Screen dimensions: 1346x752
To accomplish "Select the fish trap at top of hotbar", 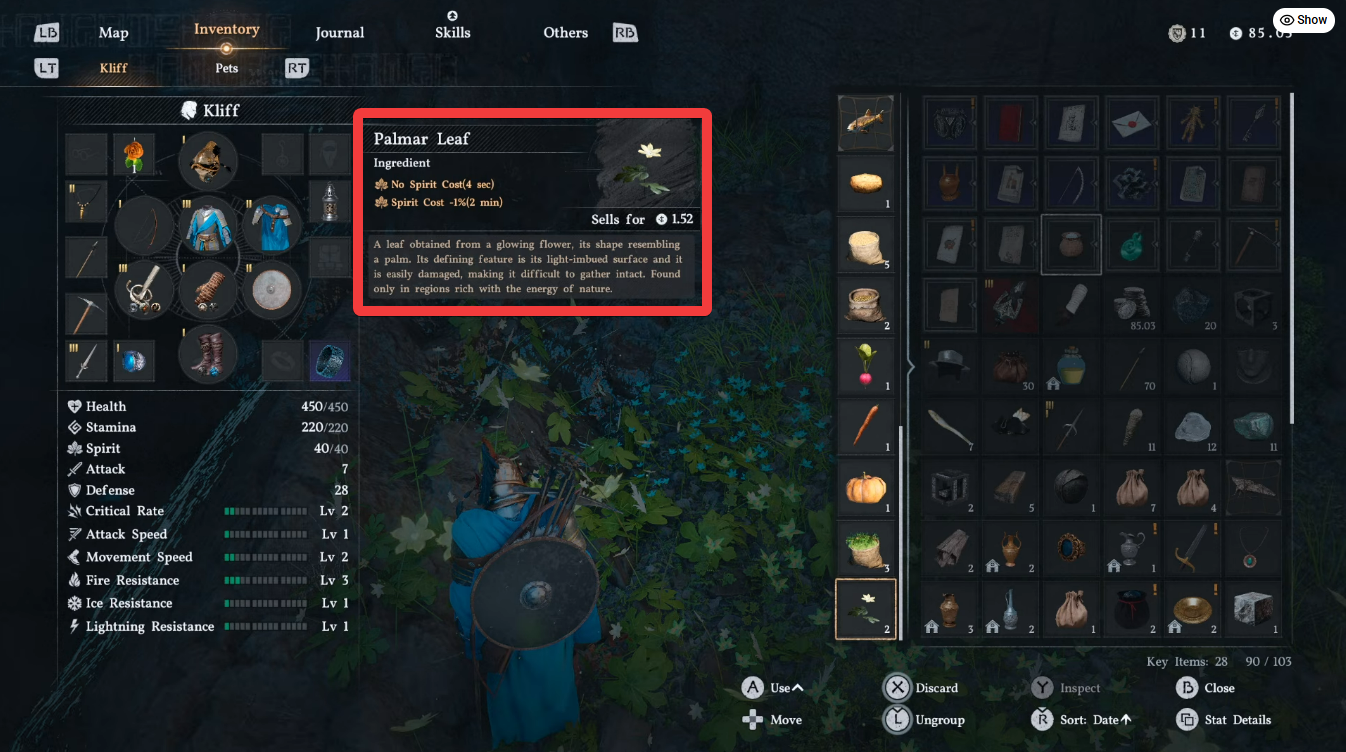I will [x=866, y=122].
